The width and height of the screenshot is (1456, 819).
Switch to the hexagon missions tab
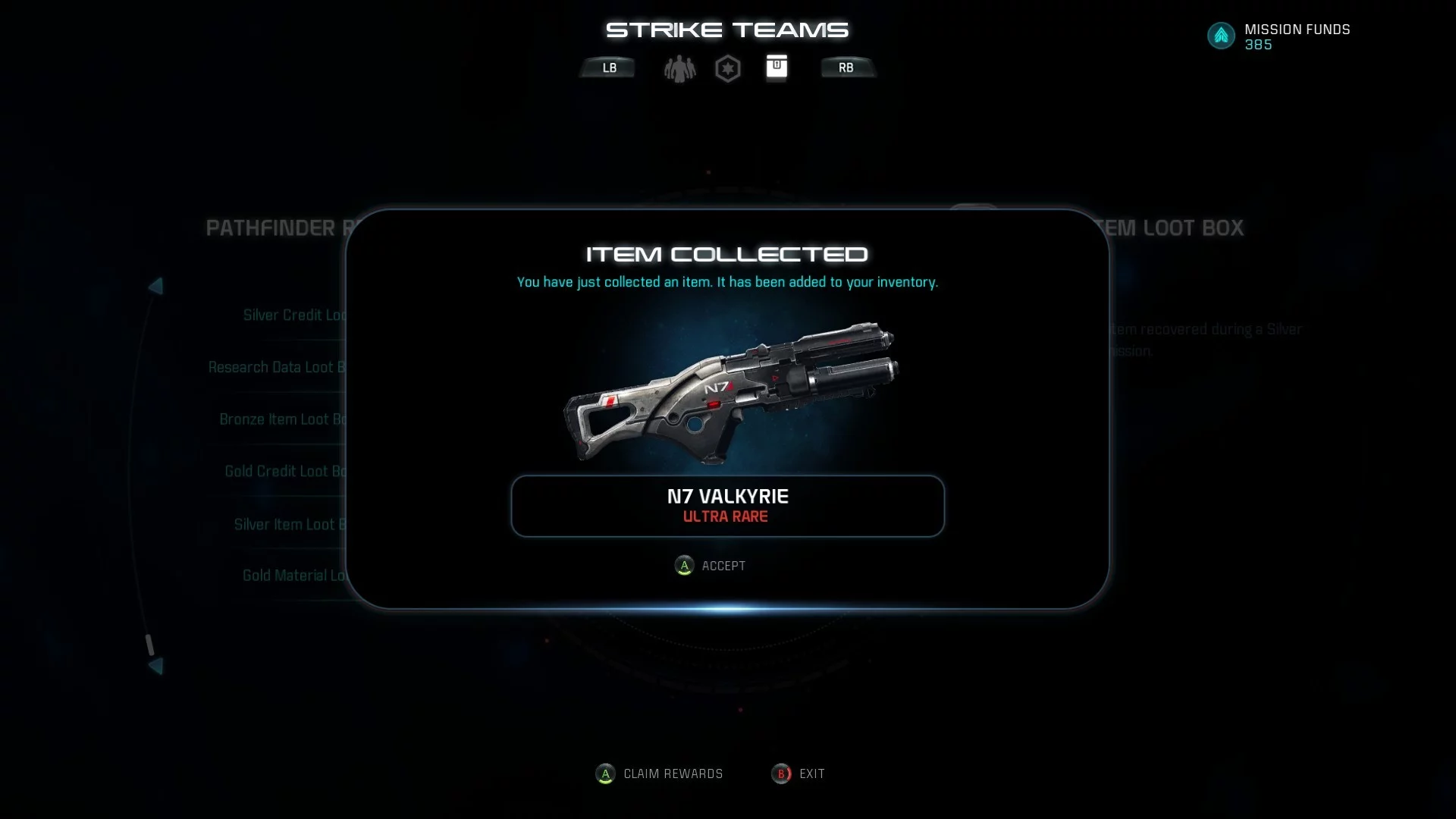click(x=727, y=69)
